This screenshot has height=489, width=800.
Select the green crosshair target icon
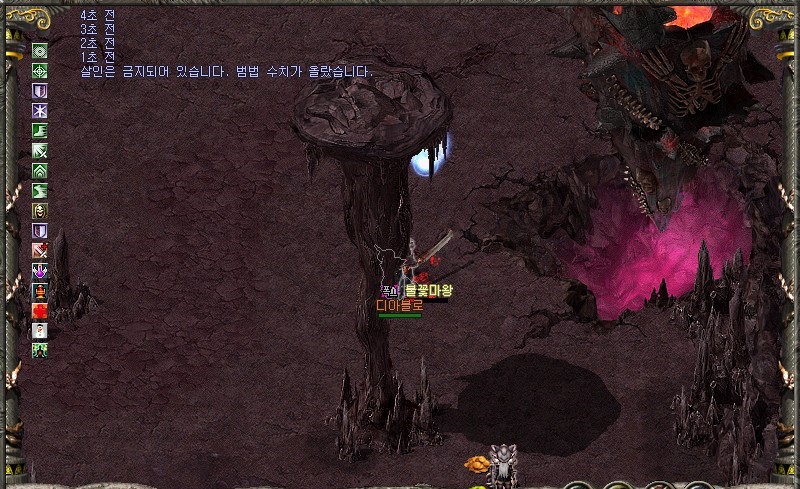click(x=40, y=71)
